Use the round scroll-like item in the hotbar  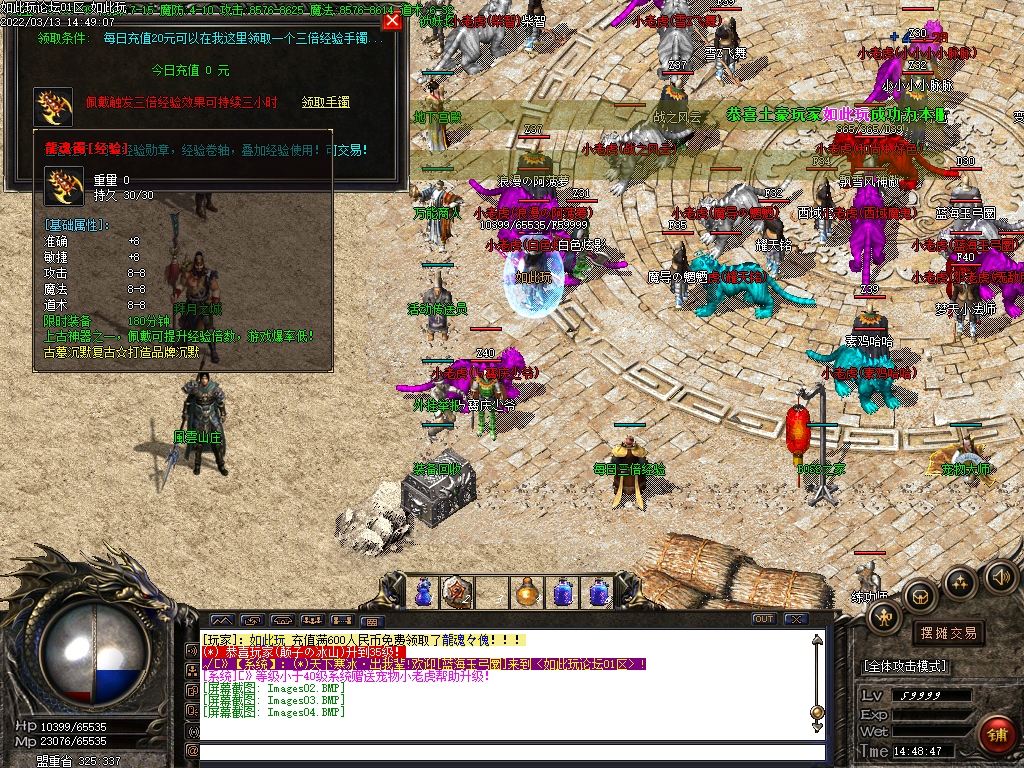[x=457, y=592]
